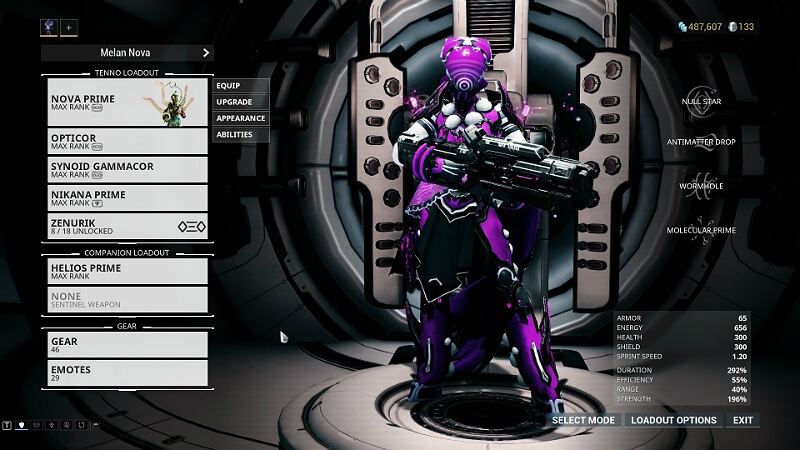
Task: Open the Nikana Prime melee slot
Action: pos(127,197)
